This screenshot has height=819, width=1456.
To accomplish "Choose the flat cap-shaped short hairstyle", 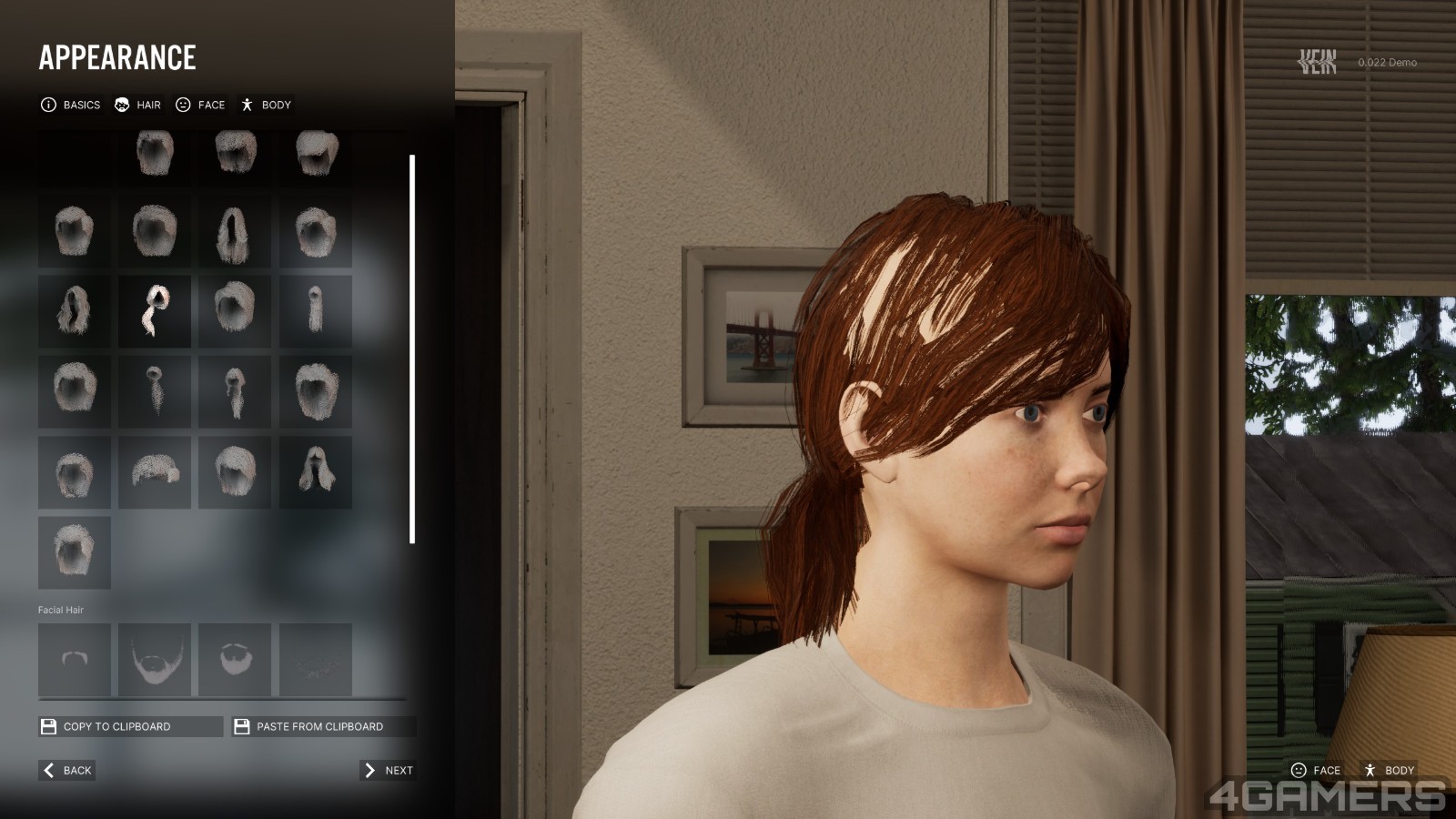I will tap(155, 471).
